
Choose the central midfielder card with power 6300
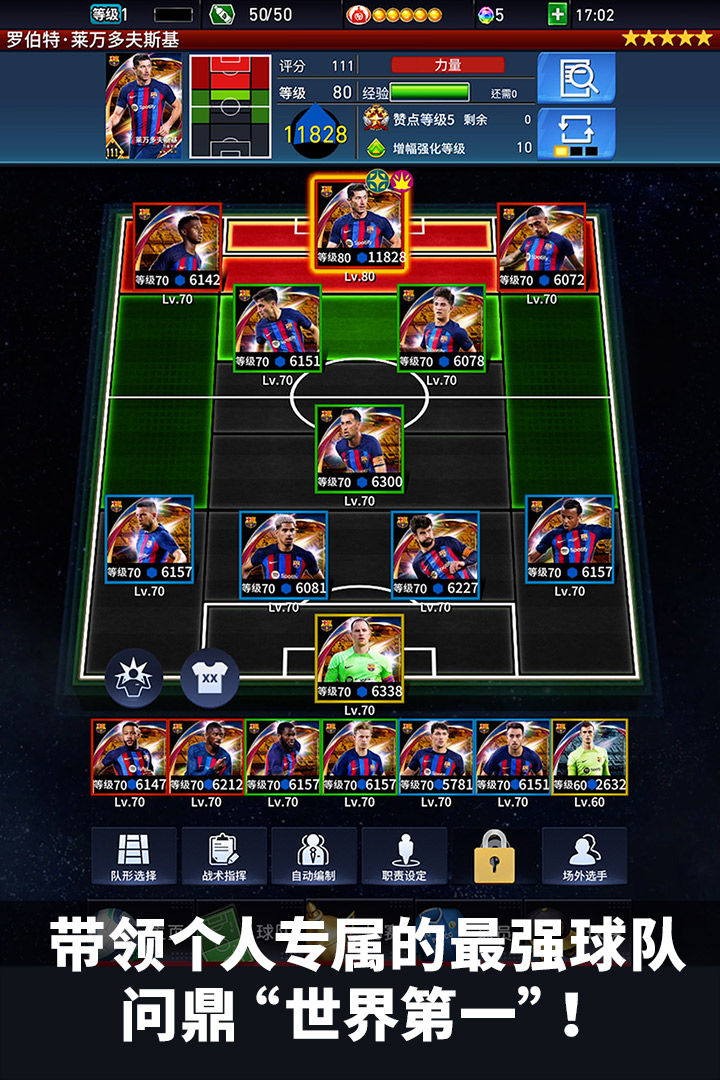tap(359, 449)
